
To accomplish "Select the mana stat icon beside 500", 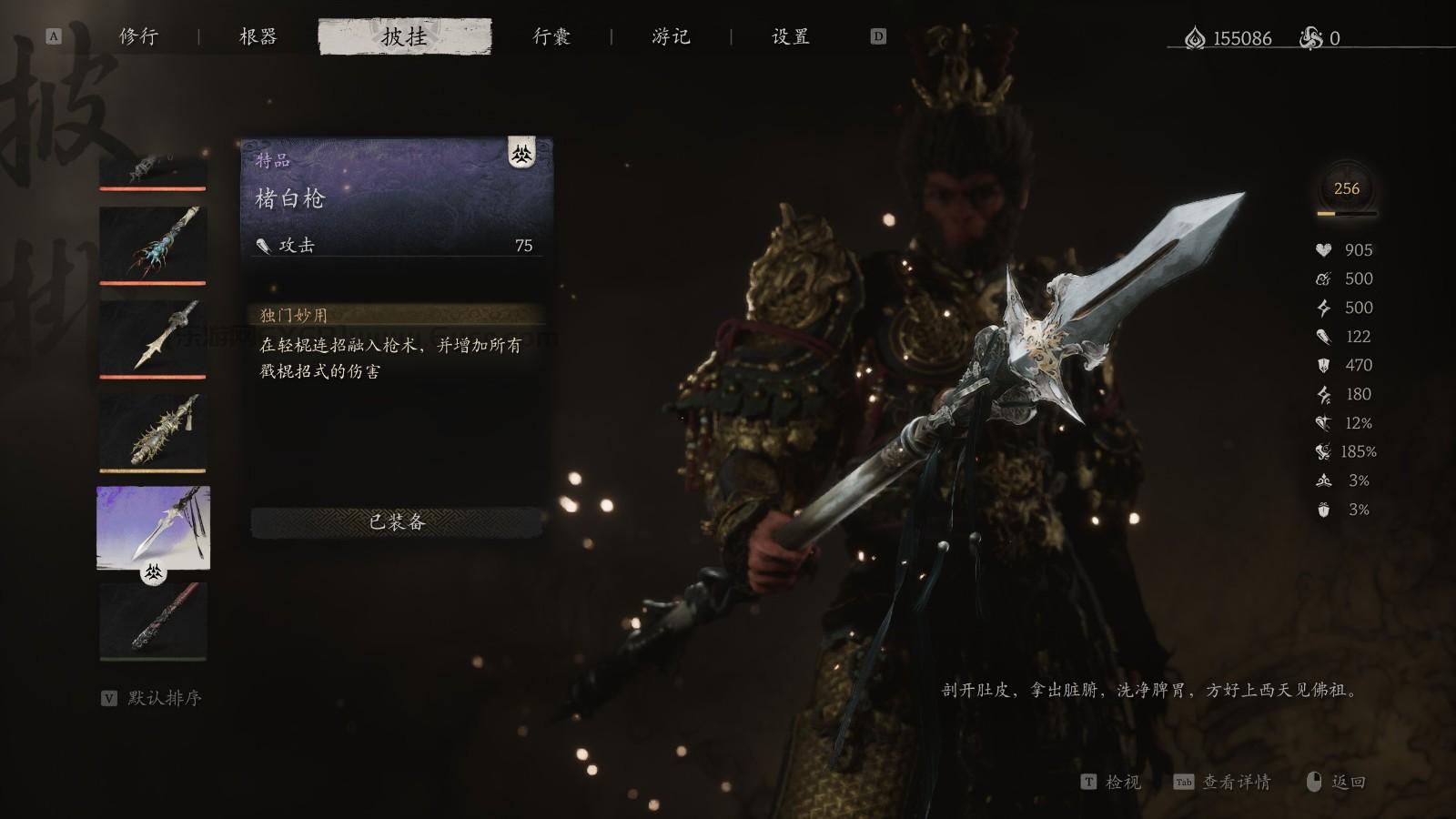I will point(1324,278).
